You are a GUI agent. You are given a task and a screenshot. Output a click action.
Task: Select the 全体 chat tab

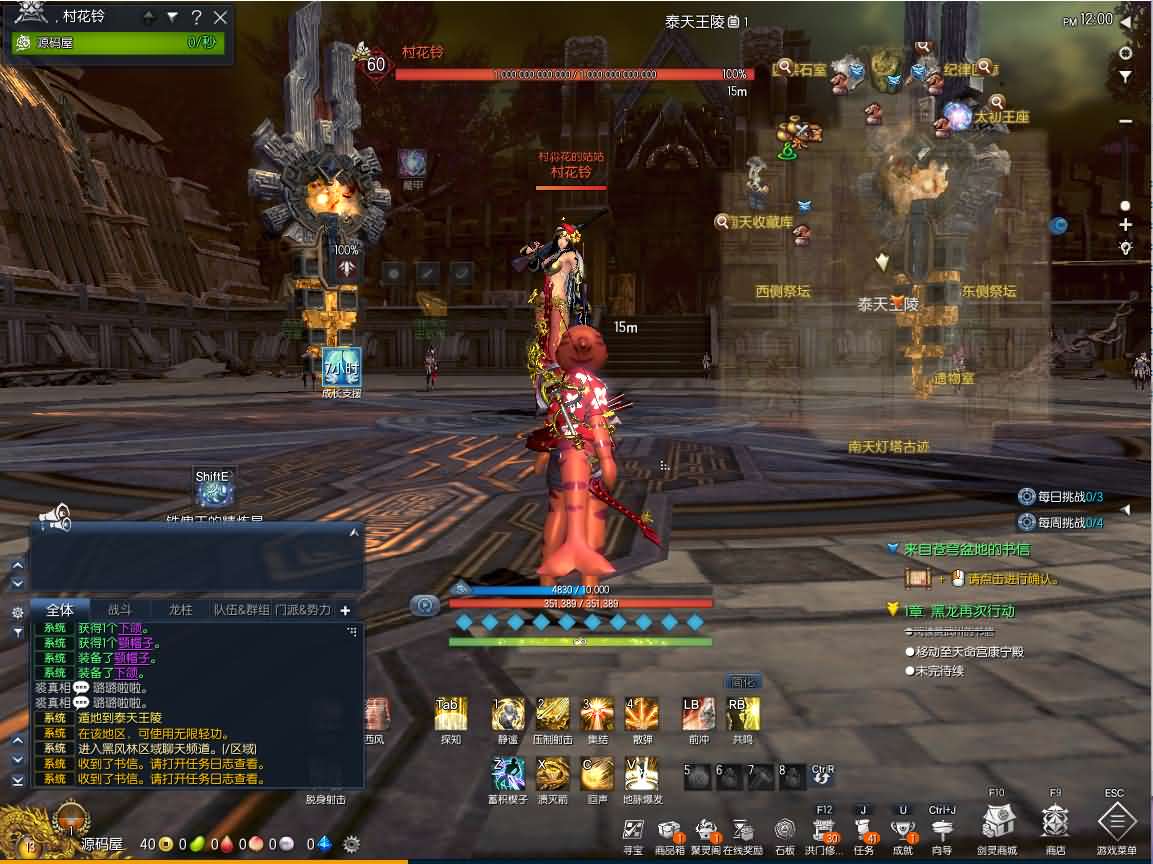tap(60, 609)
